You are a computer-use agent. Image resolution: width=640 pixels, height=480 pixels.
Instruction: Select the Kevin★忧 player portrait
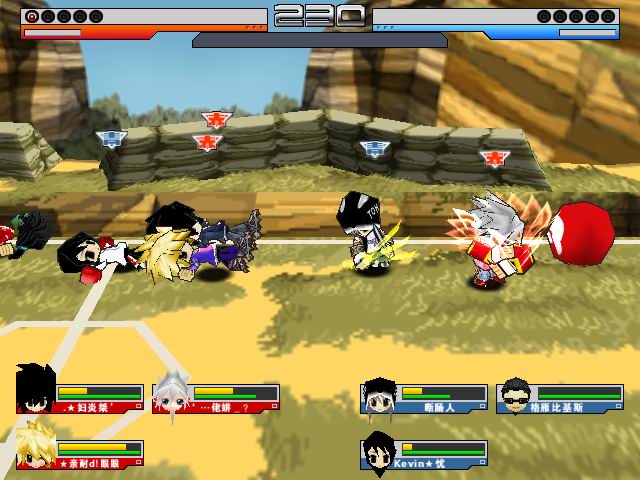point(380,452)
